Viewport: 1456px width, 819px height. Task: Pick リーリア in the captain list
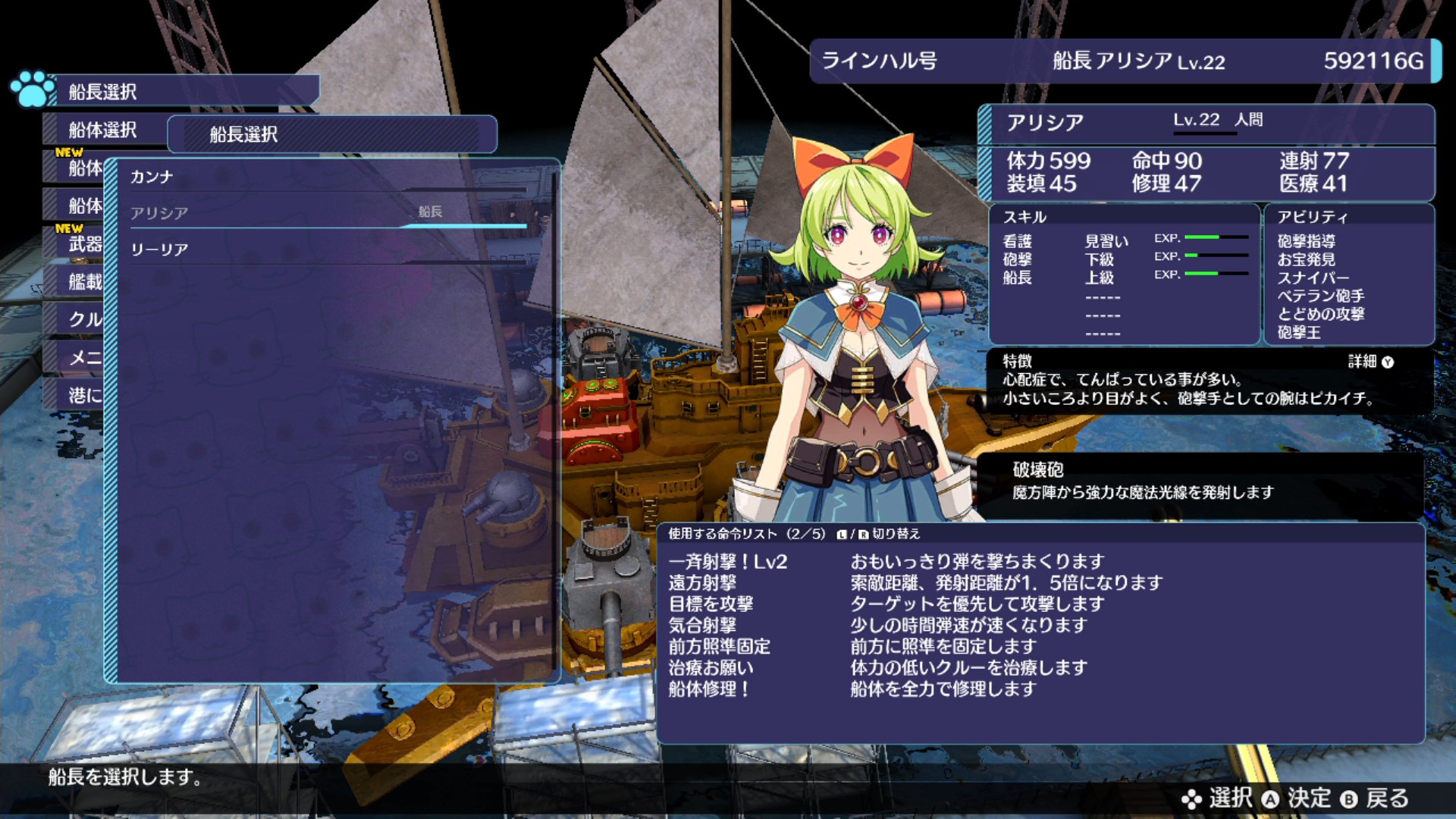coord(326,249)
